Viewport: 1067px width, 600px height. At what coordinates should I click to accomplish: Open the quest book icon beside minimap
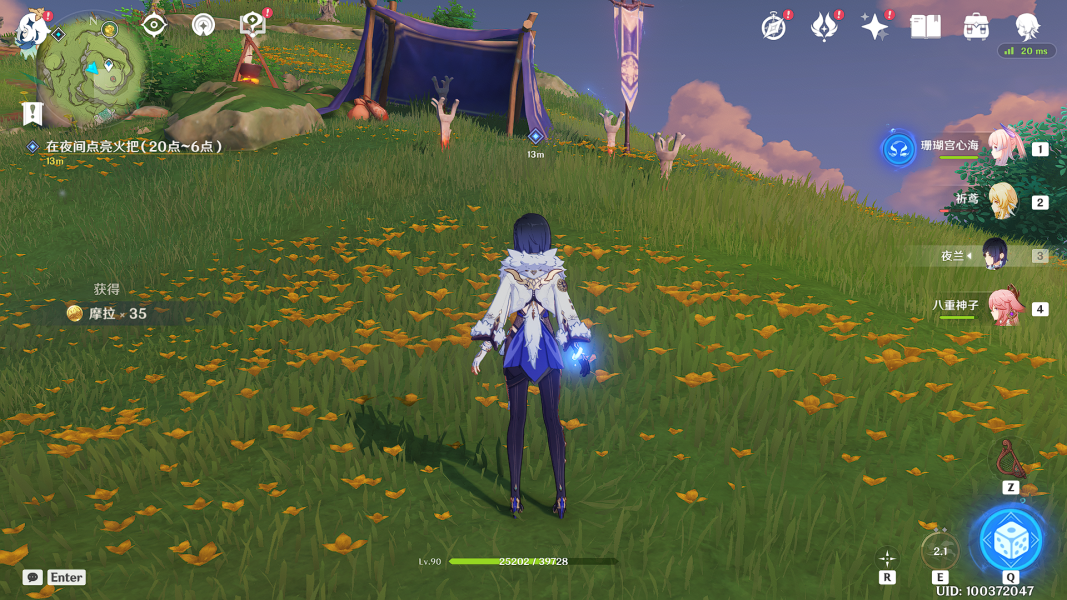pos(253,26)
